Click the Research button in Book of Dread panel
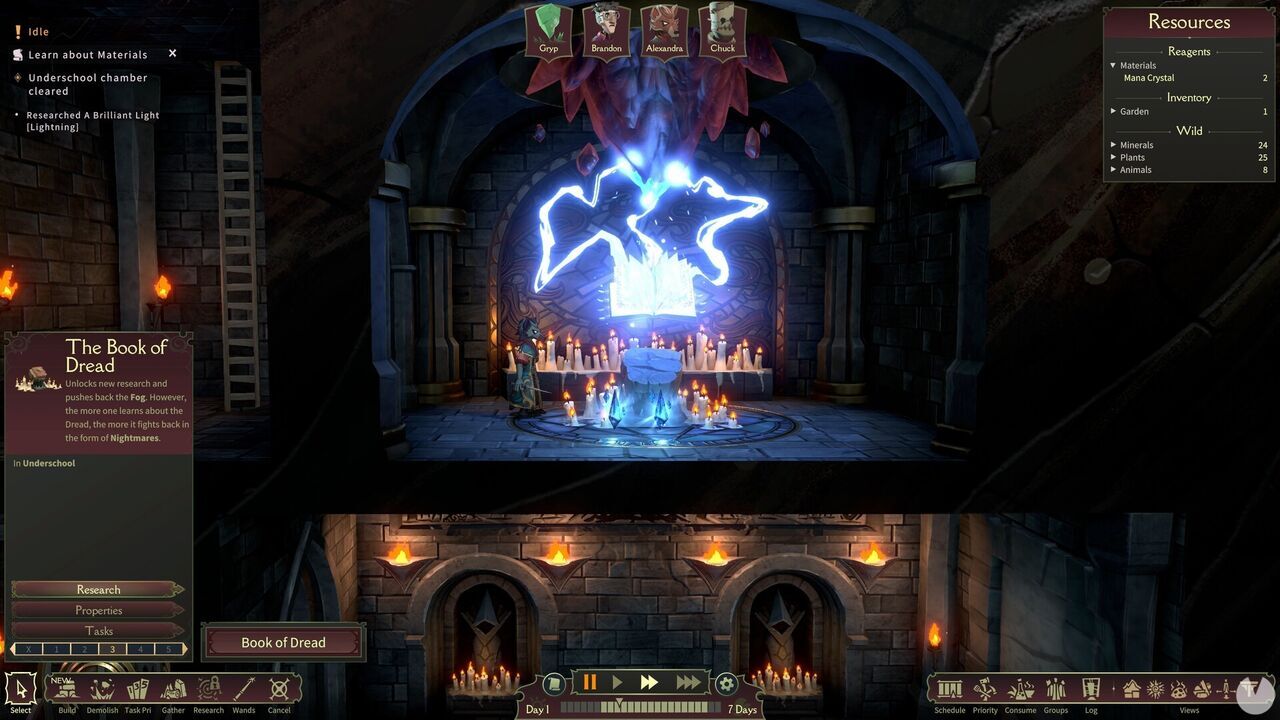 coord(97,589)
